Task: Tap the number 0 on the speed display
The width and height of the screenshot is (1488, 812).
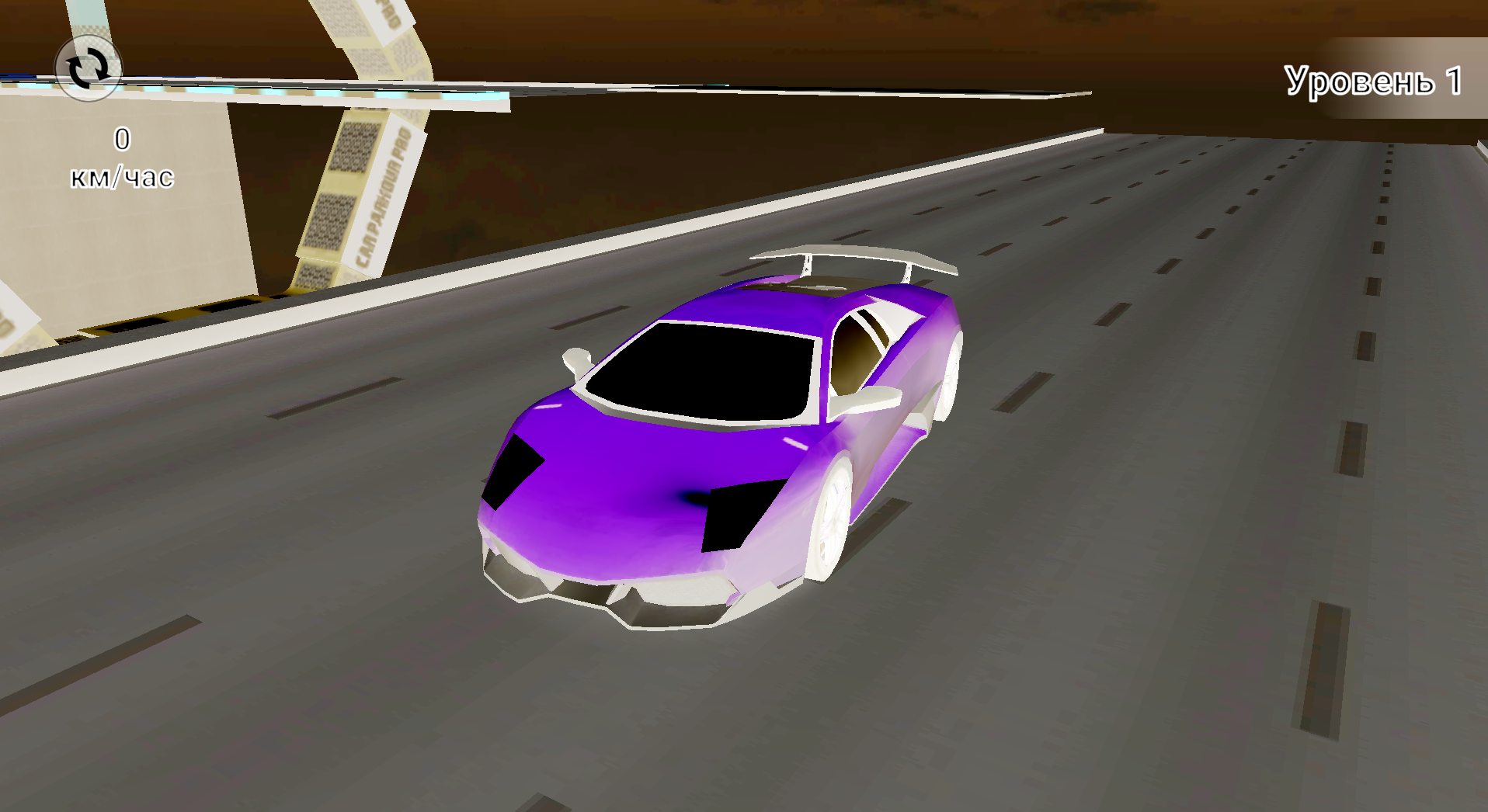Action: click(x=122, y=140)
